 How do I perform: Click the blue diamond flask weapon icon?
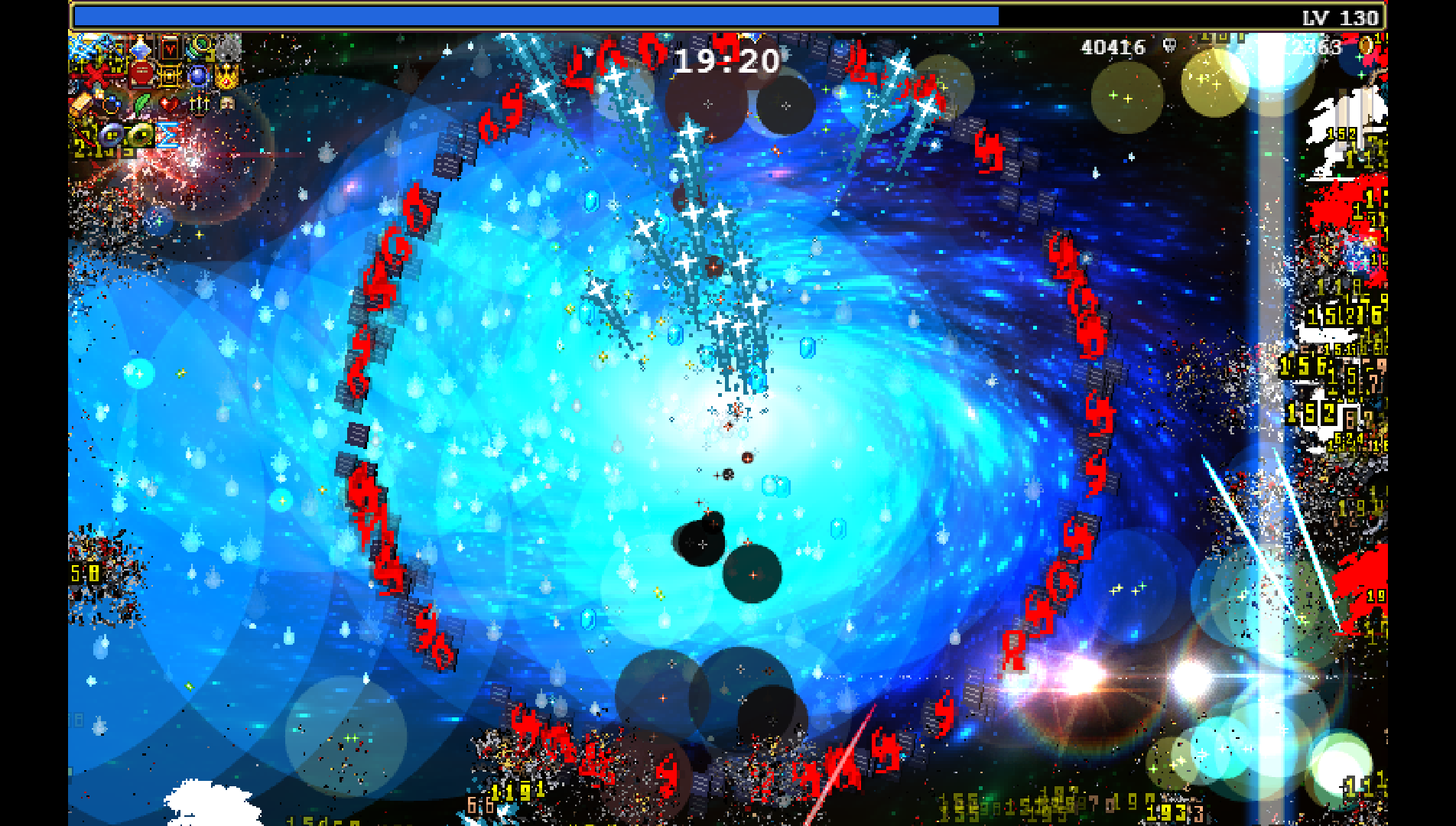(x=141, y=50)
